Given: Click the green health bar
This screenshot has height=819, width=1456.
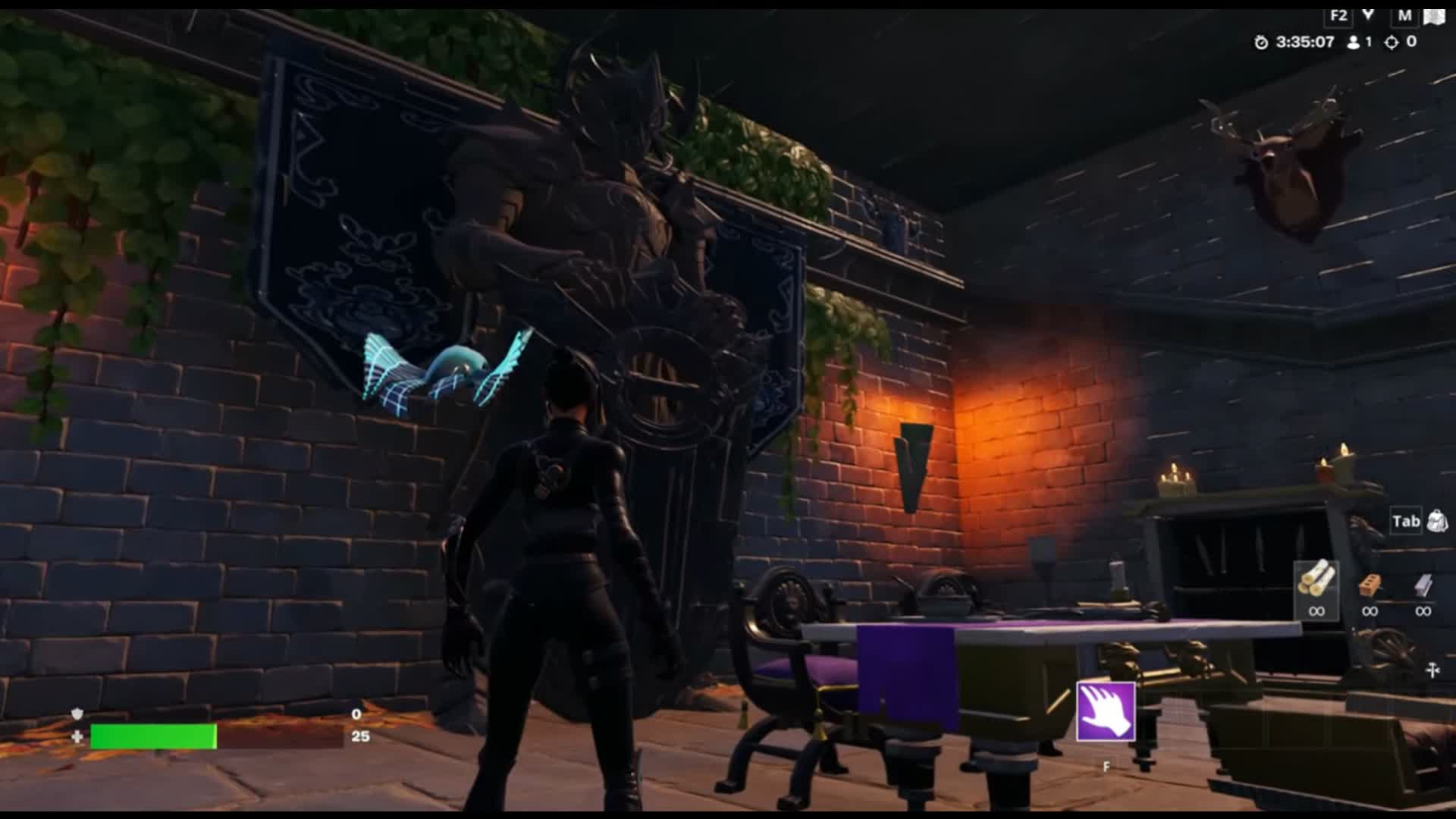Looking at the screenshot, I should 152,736.
